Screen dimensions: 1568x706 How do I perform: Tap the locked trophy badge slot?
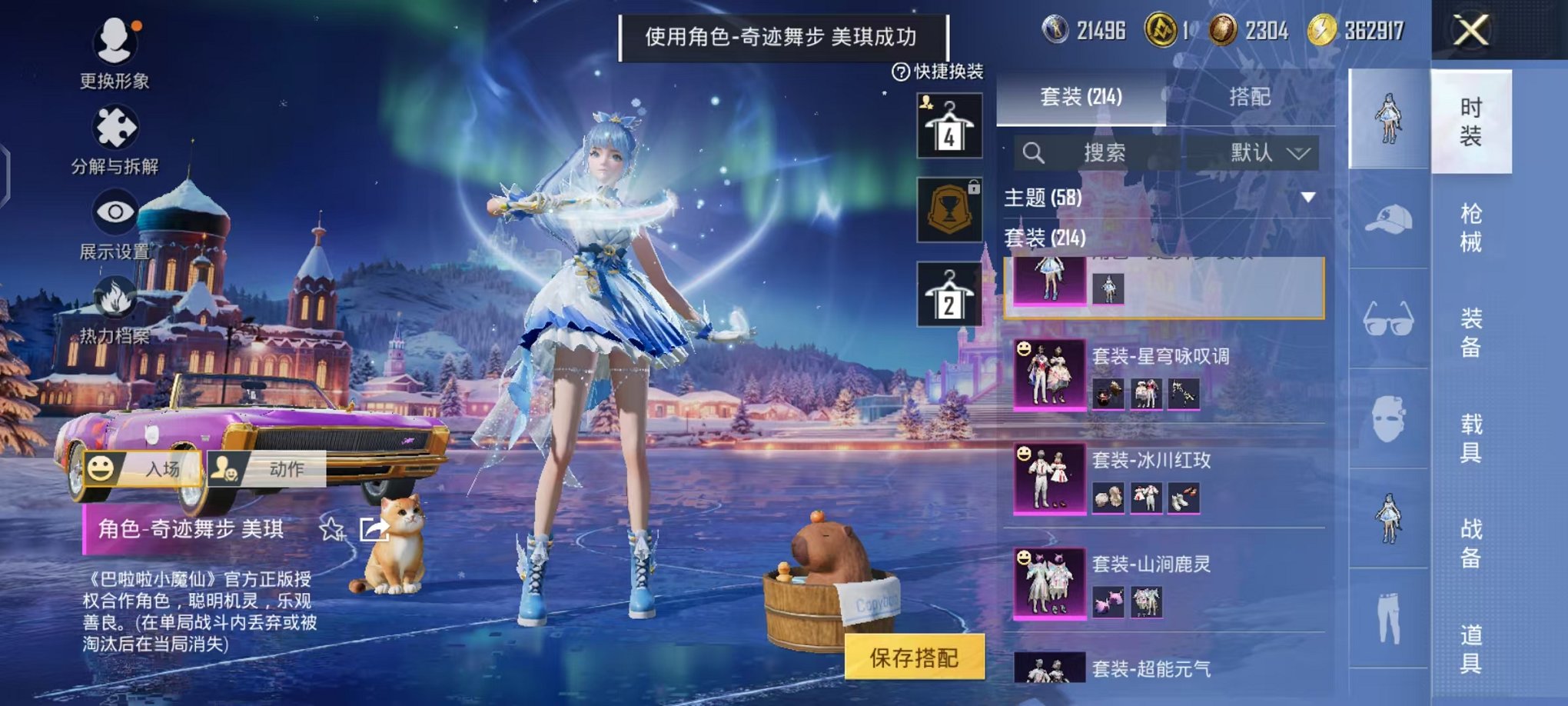coord(948,209)
